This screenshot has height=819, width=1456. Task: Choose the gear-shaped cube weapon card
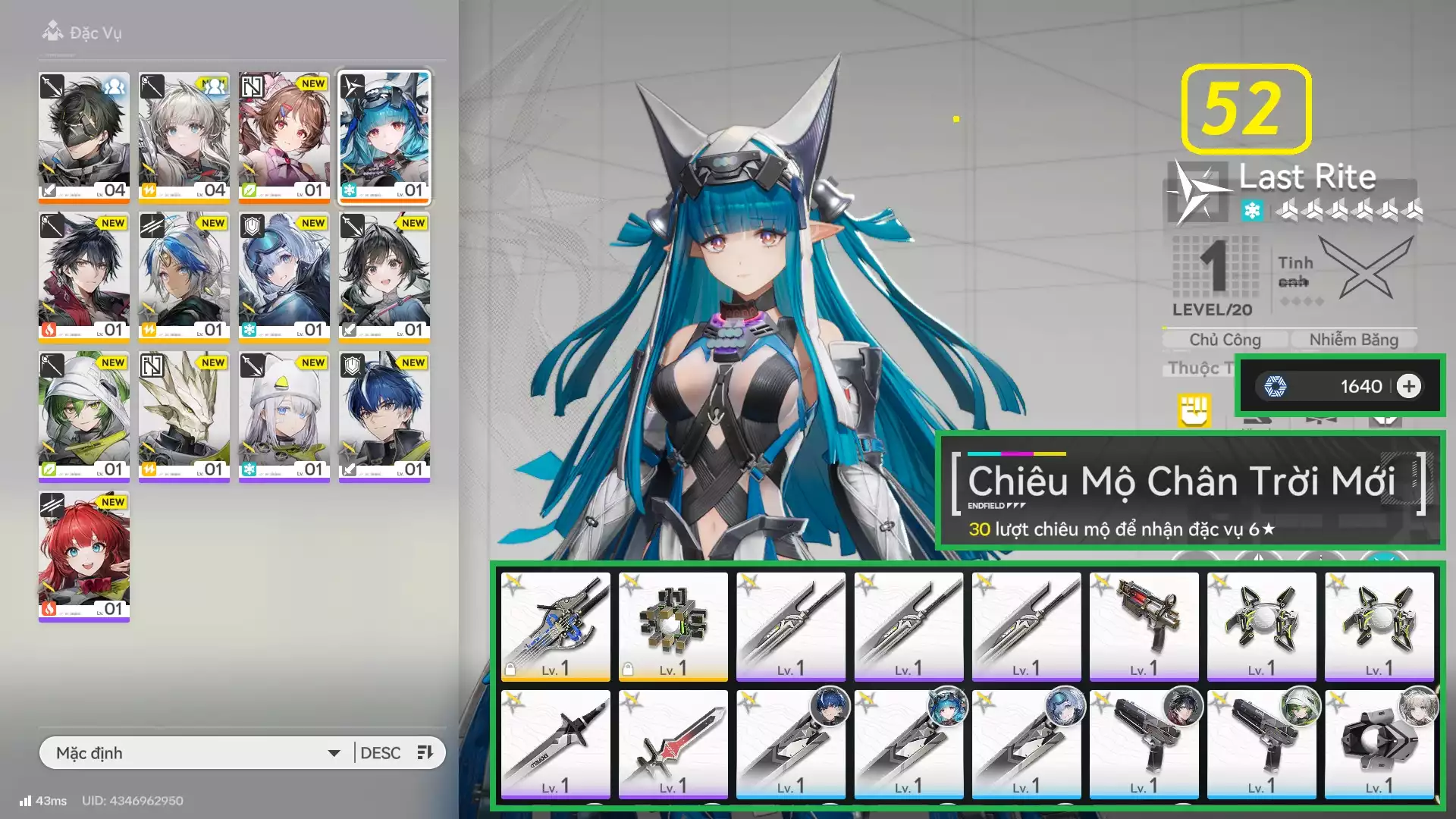673,626
